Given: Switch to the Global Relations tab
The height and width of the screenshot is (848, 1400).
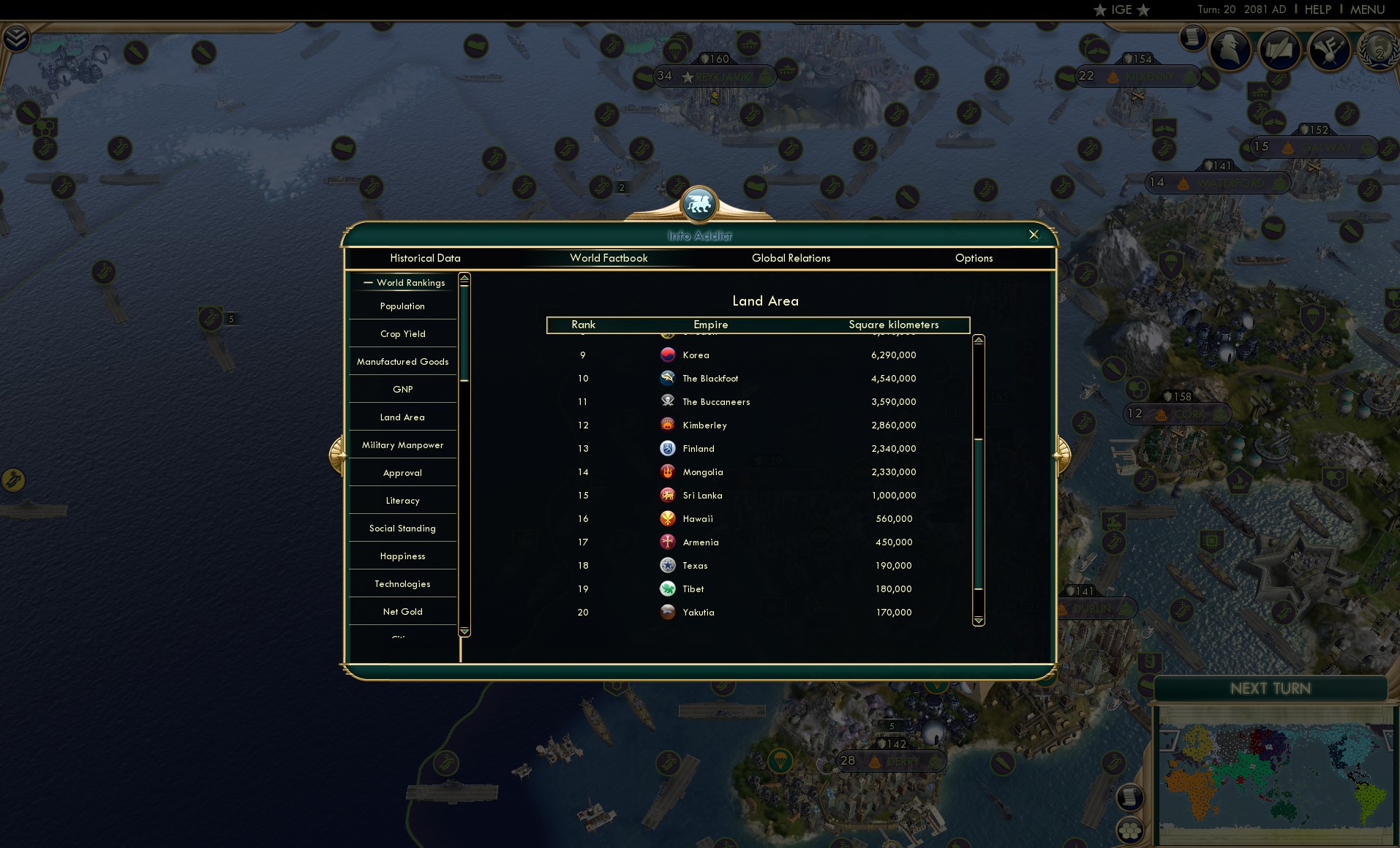Looking at the screenshot, I should (x=791, y=258).
